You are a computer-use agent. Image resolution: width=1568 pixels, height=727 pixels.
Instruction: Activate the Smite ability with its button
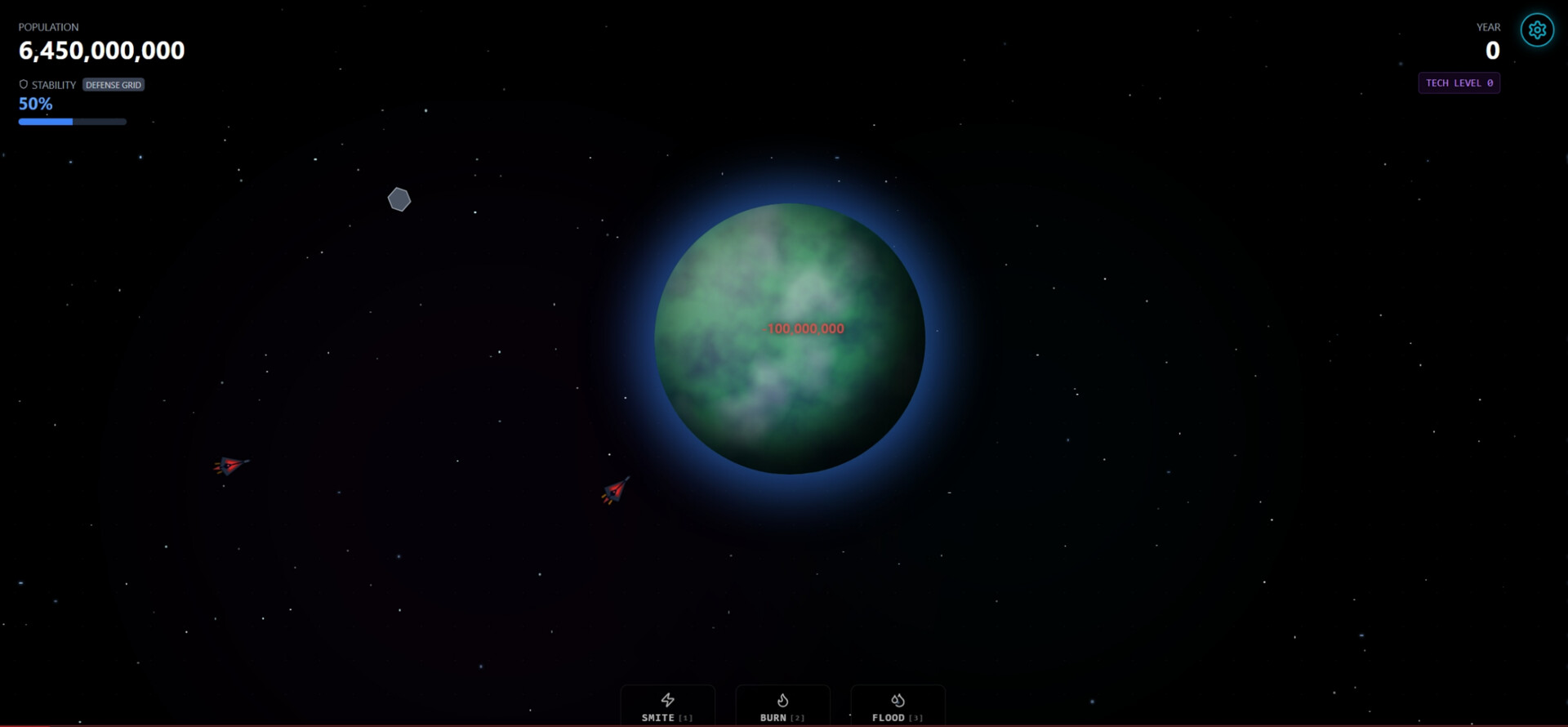click(666, 707)
